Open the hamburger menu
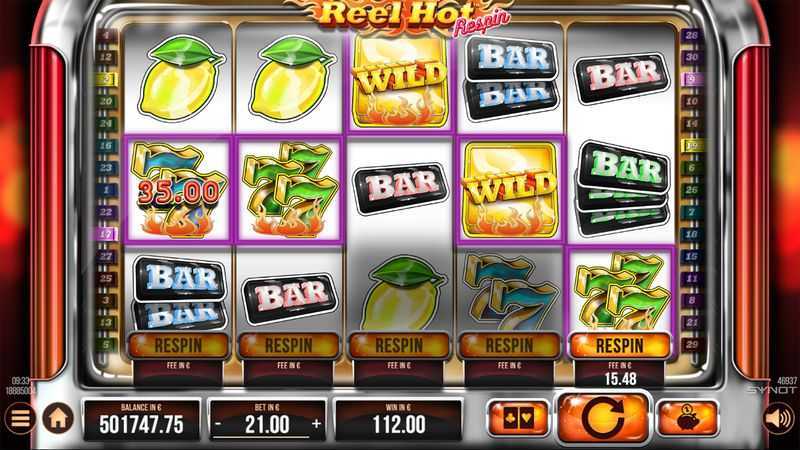The height and width of the screenshot is (450, 800). pos(19,419)
